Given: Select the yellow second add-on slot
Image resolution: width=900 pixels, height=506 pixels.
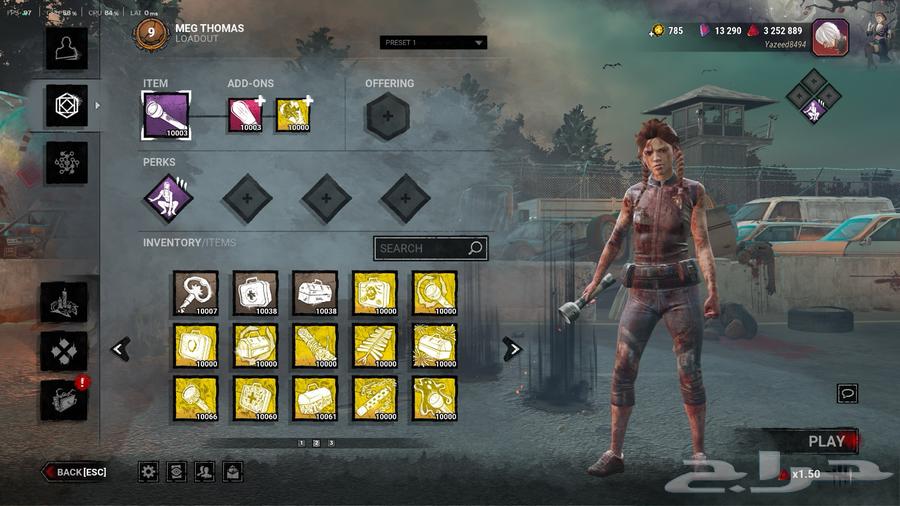Looking at the screenshot, I should click(293, 115).
